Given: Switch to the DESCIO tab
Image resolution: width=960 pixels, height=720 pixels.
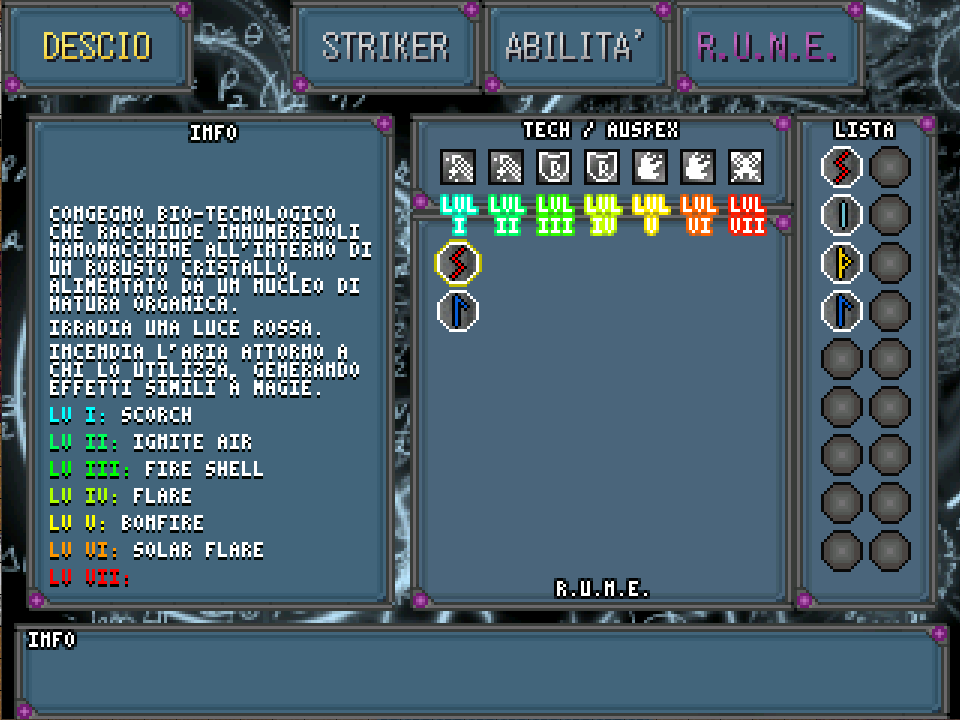Looking at the screenshot, I should (x=97, y=47).
